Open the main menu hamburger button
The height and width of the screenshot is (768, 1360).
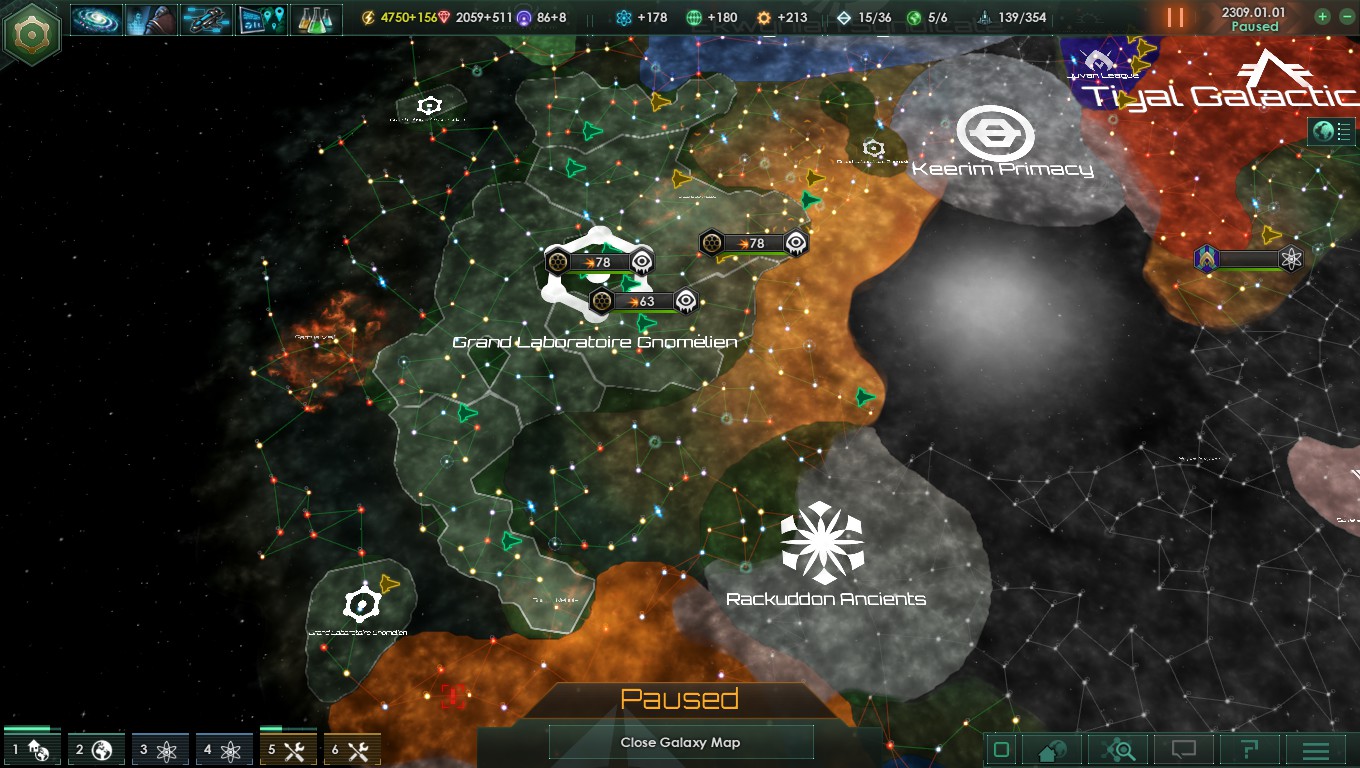click(1315, 750)
